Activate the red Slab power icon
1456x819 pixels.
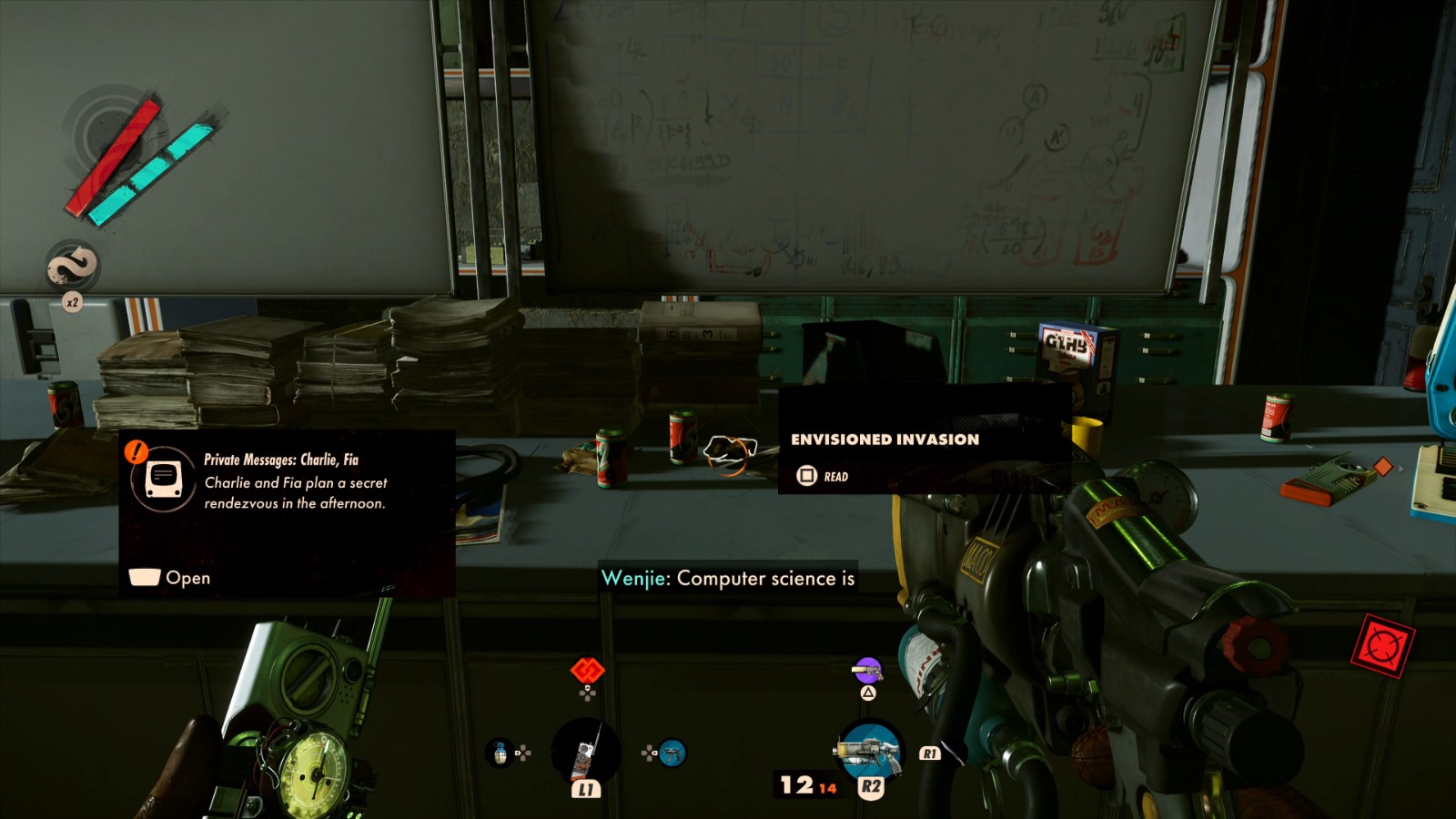point(587,671)
